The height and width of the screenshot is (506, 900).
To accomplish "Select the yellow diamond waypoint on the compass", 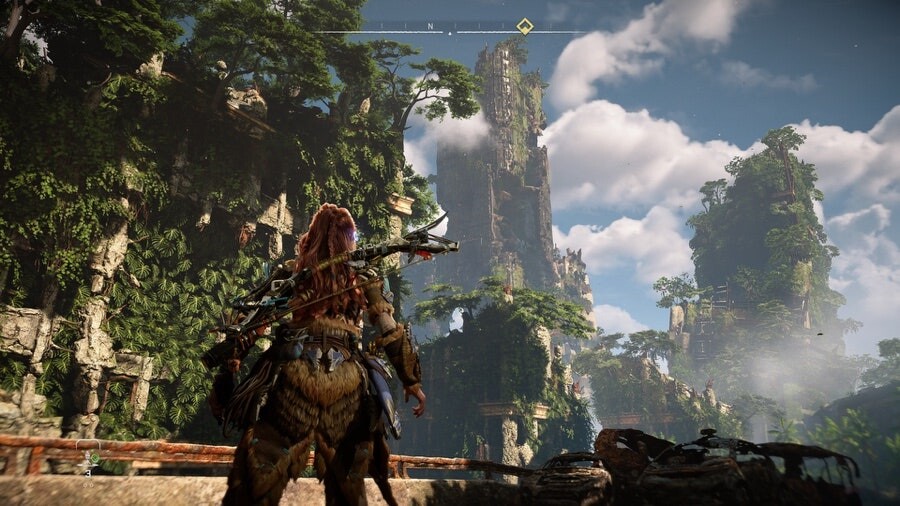I will pos(524,26).
